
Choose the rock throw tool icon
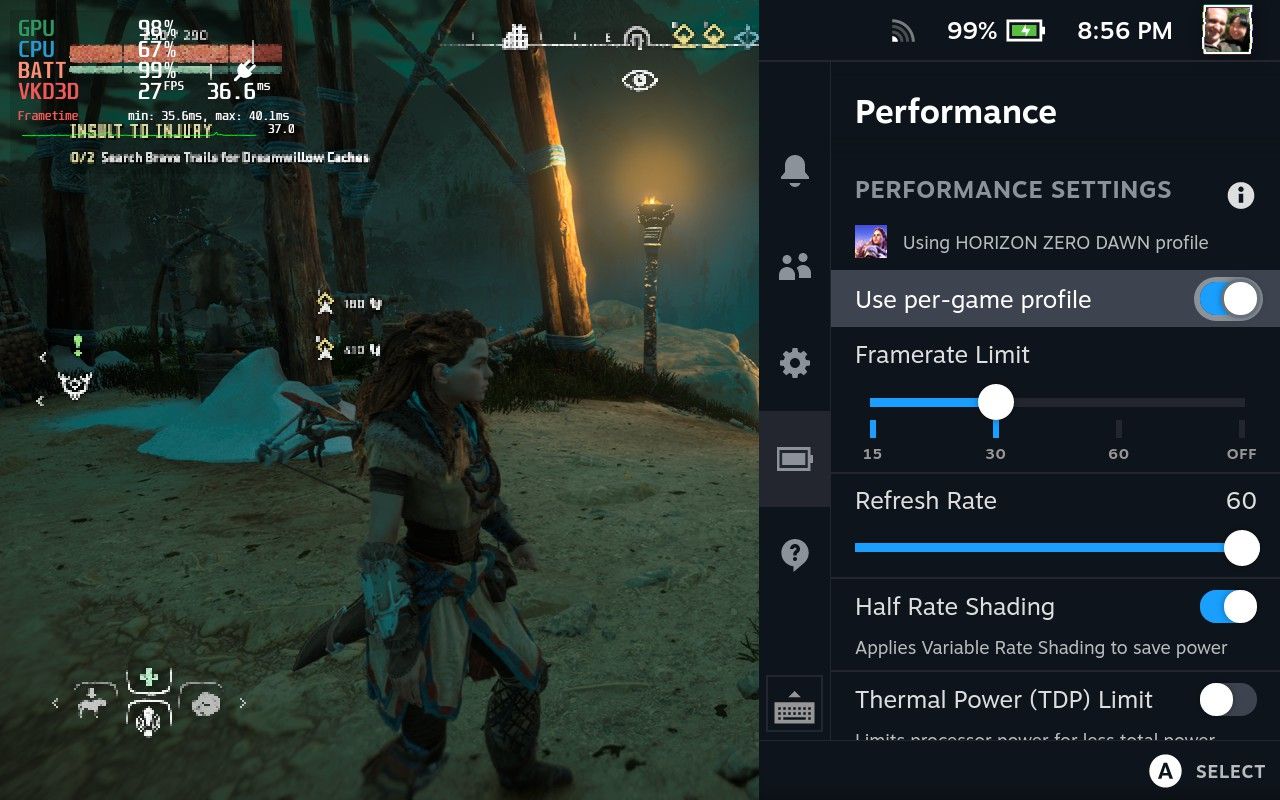coord(206,702)
